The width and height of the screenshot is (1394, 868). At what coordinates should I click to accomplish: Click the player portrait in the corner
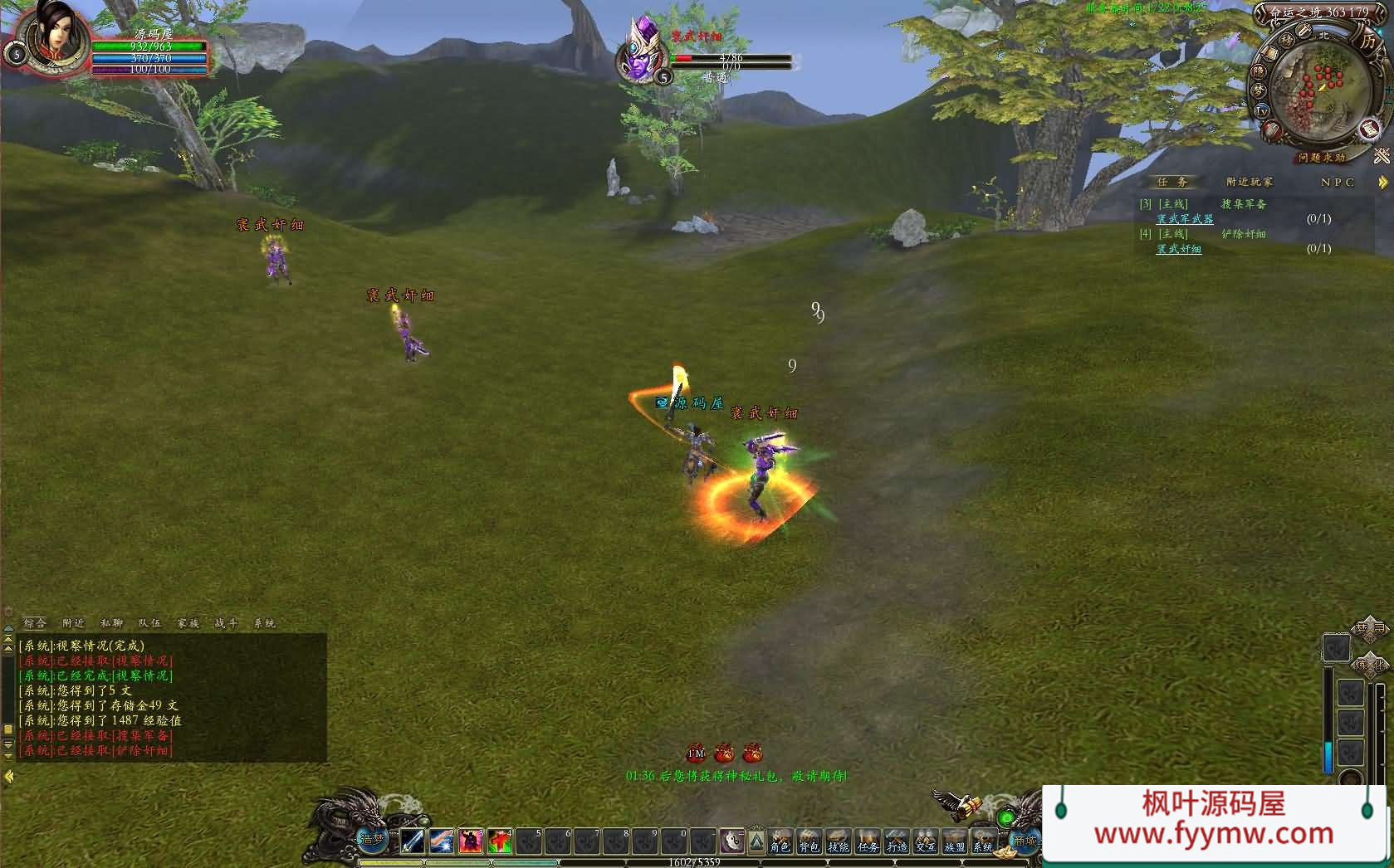pyautogui.click(x=51, y=37)
